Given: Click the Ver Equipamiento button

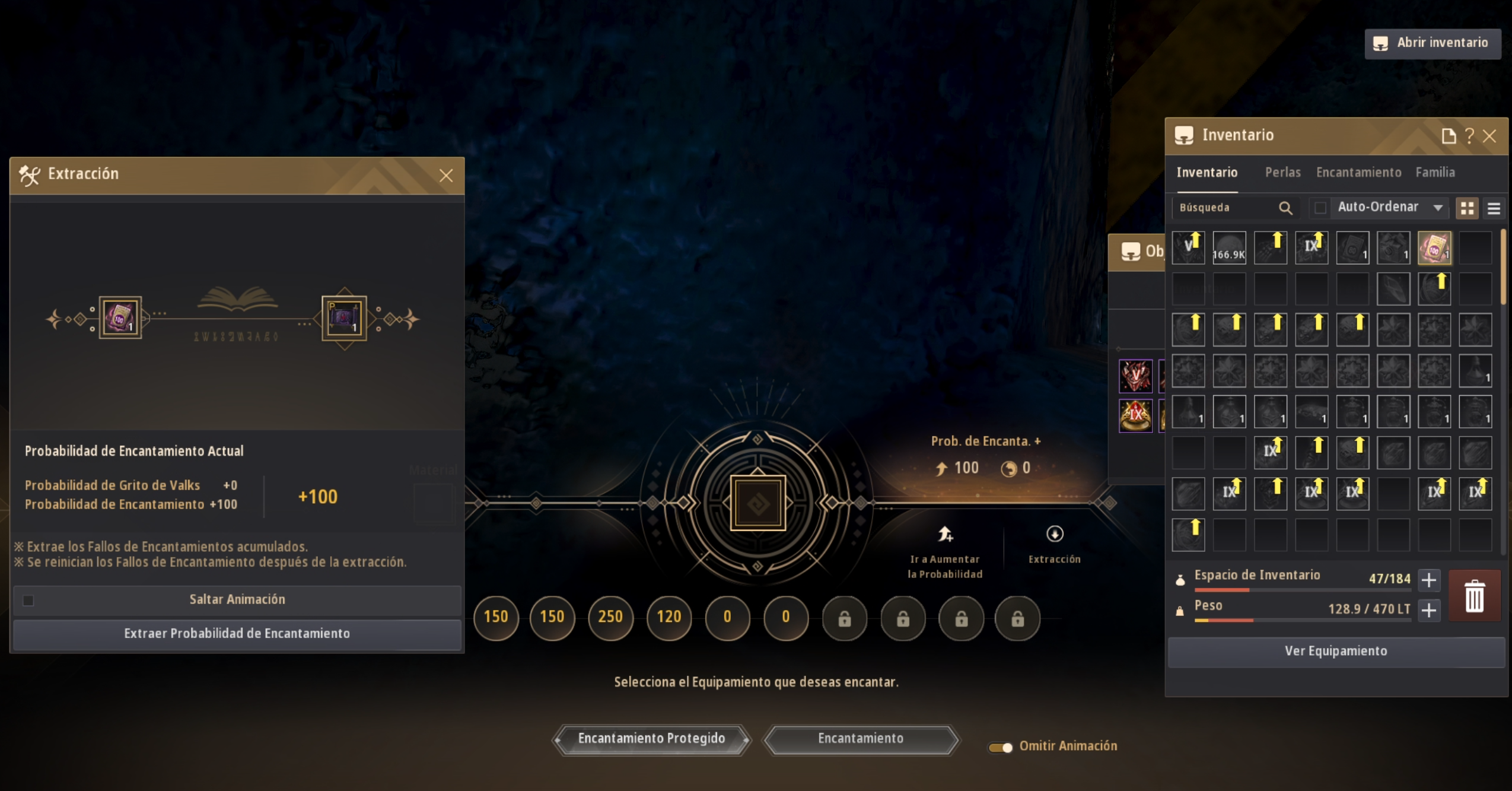Looking at the screenshot, I should pyautogui.click(x=1335, y=651).
